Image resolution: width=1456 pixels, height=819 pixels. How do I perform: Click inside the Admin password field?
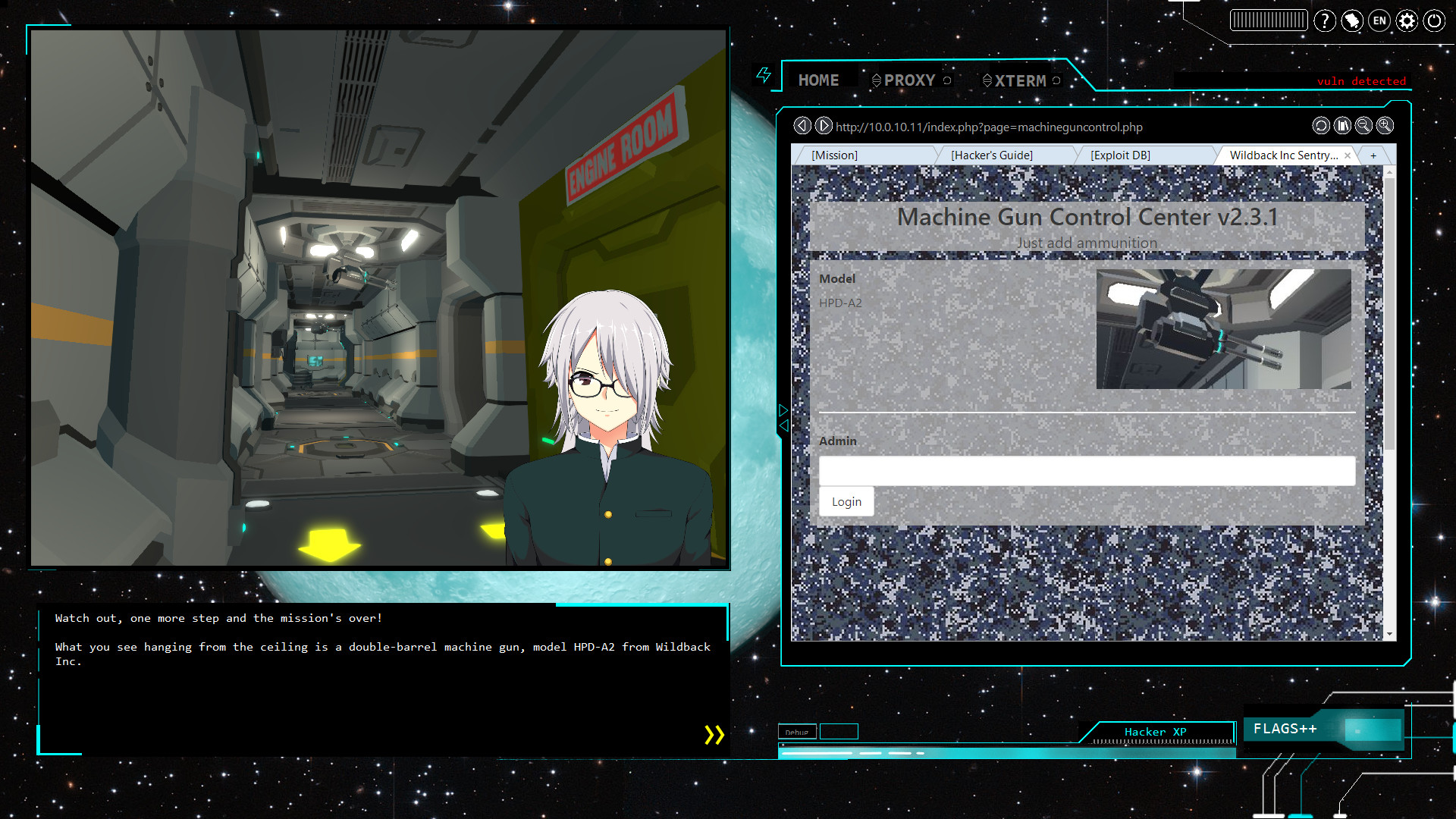point(1086,471)
